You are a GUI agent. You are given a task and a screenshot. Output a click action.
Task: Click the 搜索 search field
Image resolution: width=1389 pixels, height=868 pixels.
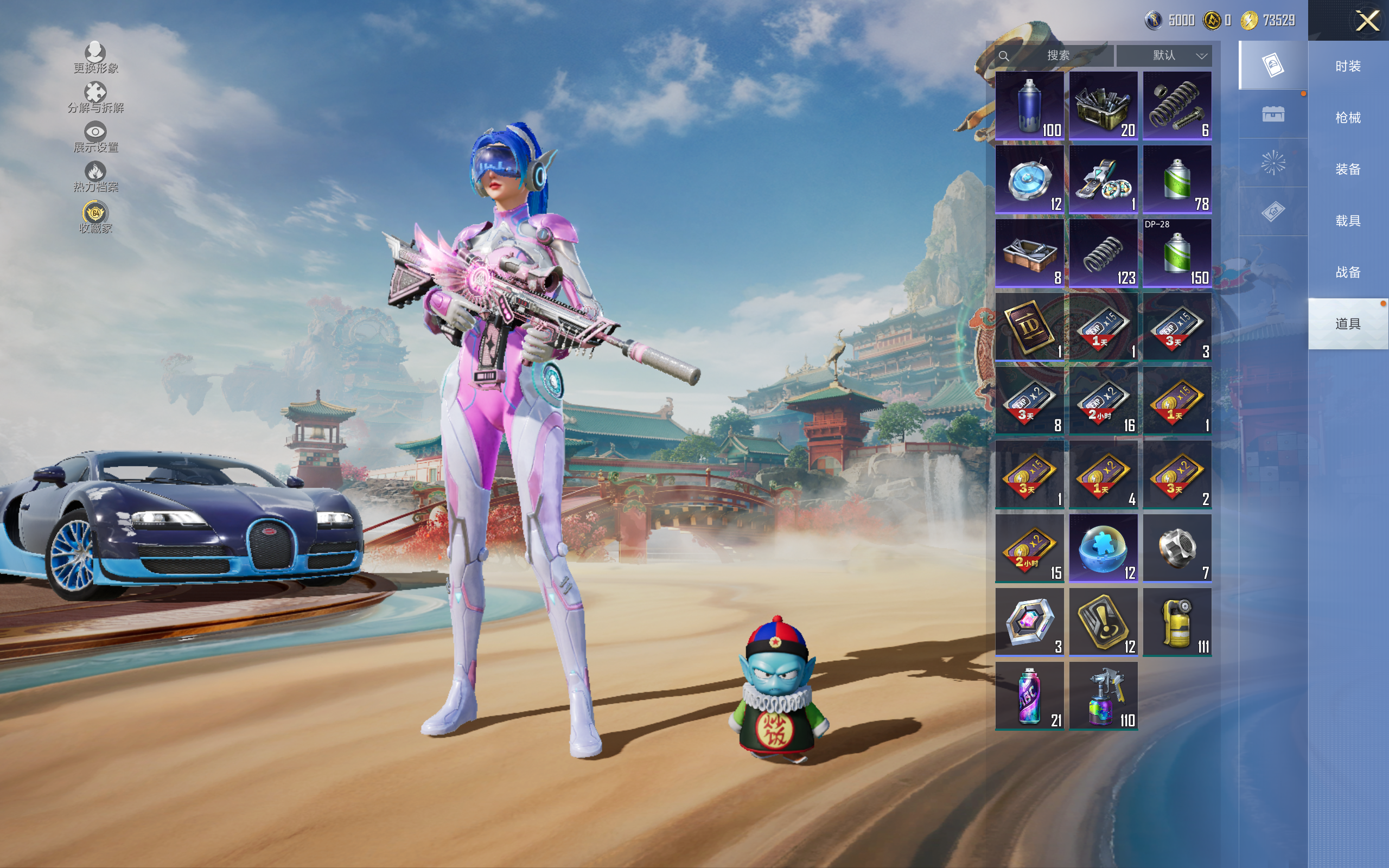tap(1056, 56)
